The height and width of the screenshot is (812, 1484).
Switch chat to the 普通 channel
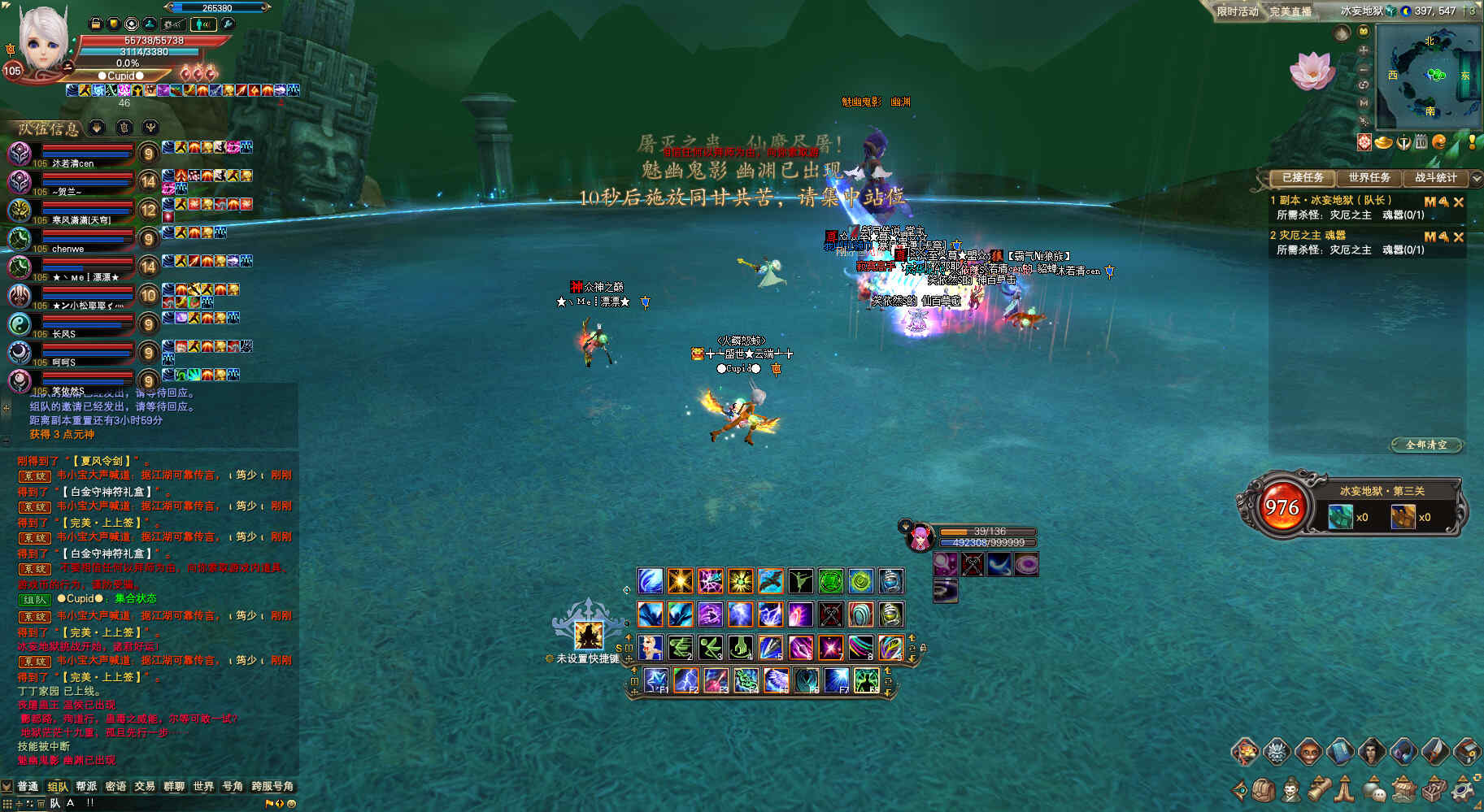pos(28,786)
